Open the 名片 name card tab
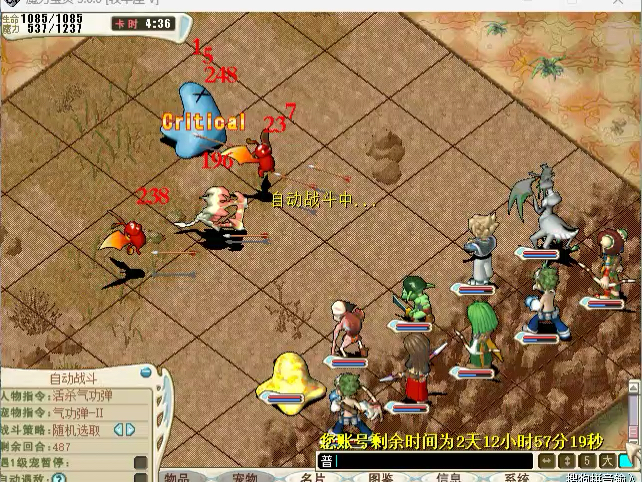642x482 pixels. pos(312,477)
